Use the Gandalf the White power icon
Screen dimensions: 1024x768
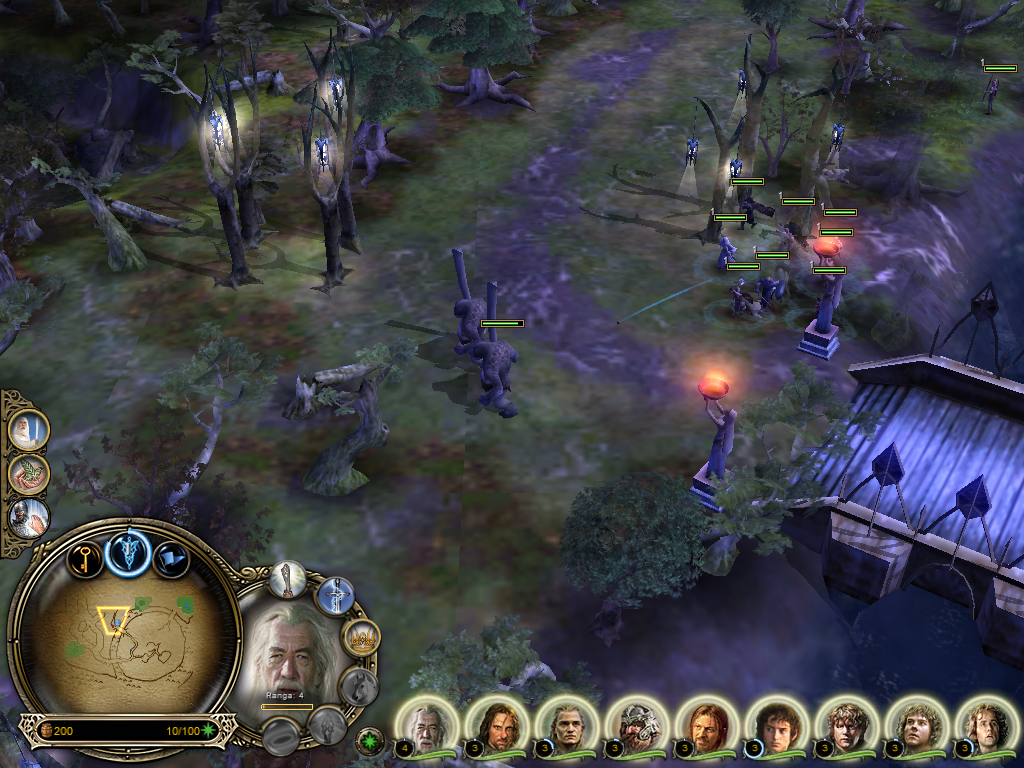coord(27,430)
